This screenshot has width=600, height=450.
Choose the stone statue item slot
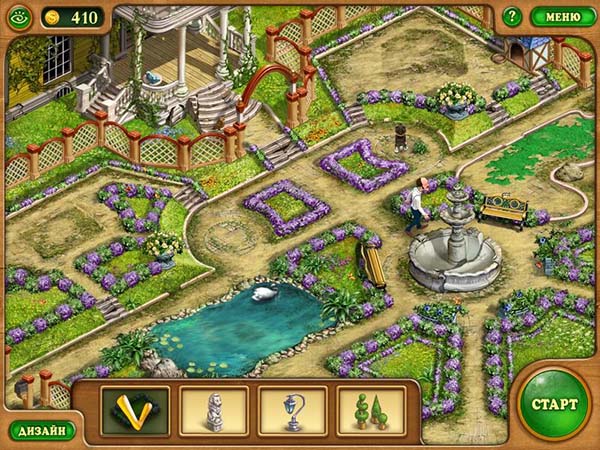214,411
